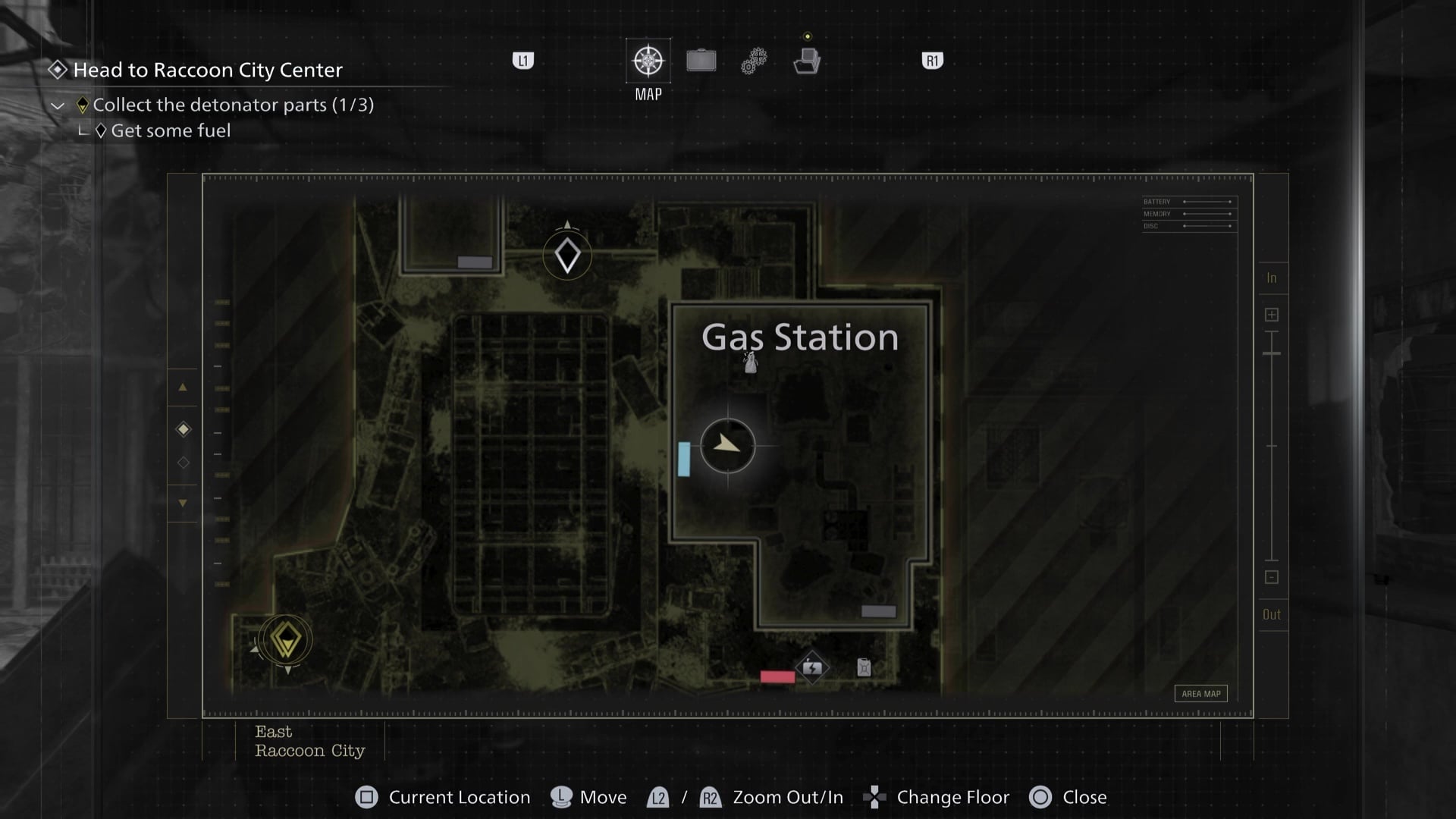Select the white diamond objective marker on map
Viewport: 1456px width, 819px height.
click(567, 256)
